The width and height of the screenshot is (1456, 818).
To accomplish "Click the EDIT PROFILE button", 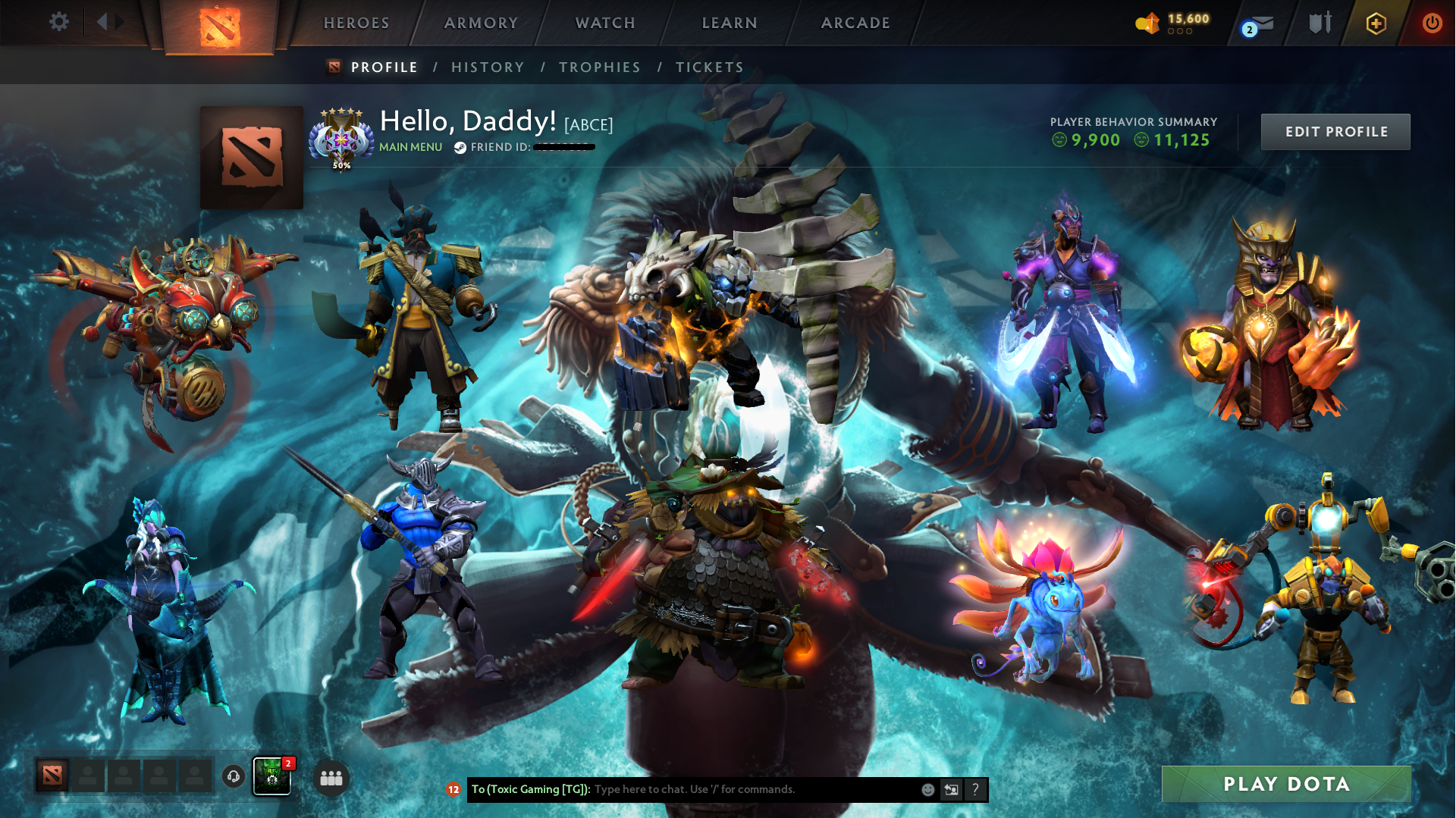I will click(1335, 131).
